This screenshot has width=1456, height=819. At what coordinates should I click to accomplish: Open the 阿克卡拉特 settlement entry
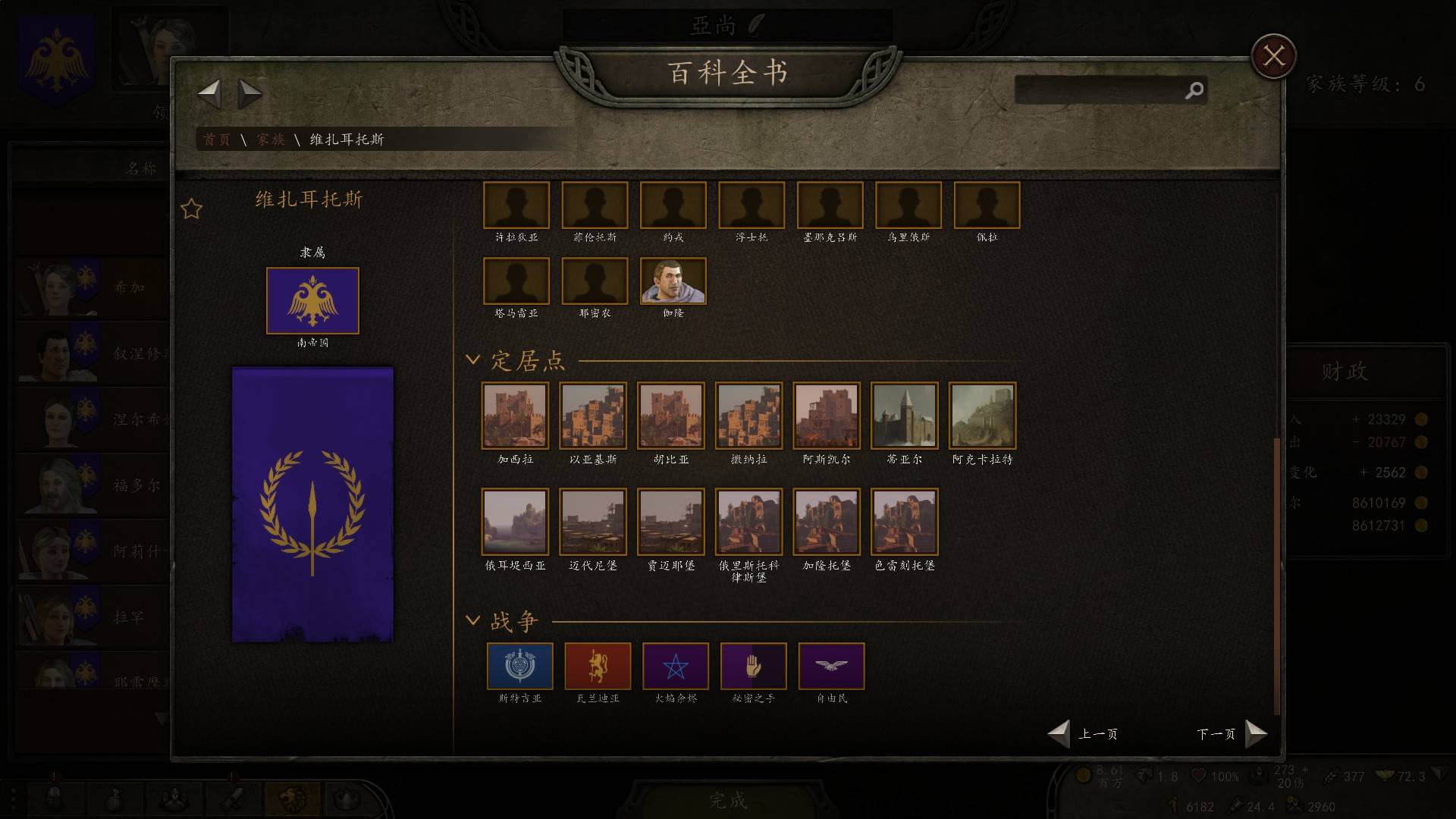(x=982, y=416)
